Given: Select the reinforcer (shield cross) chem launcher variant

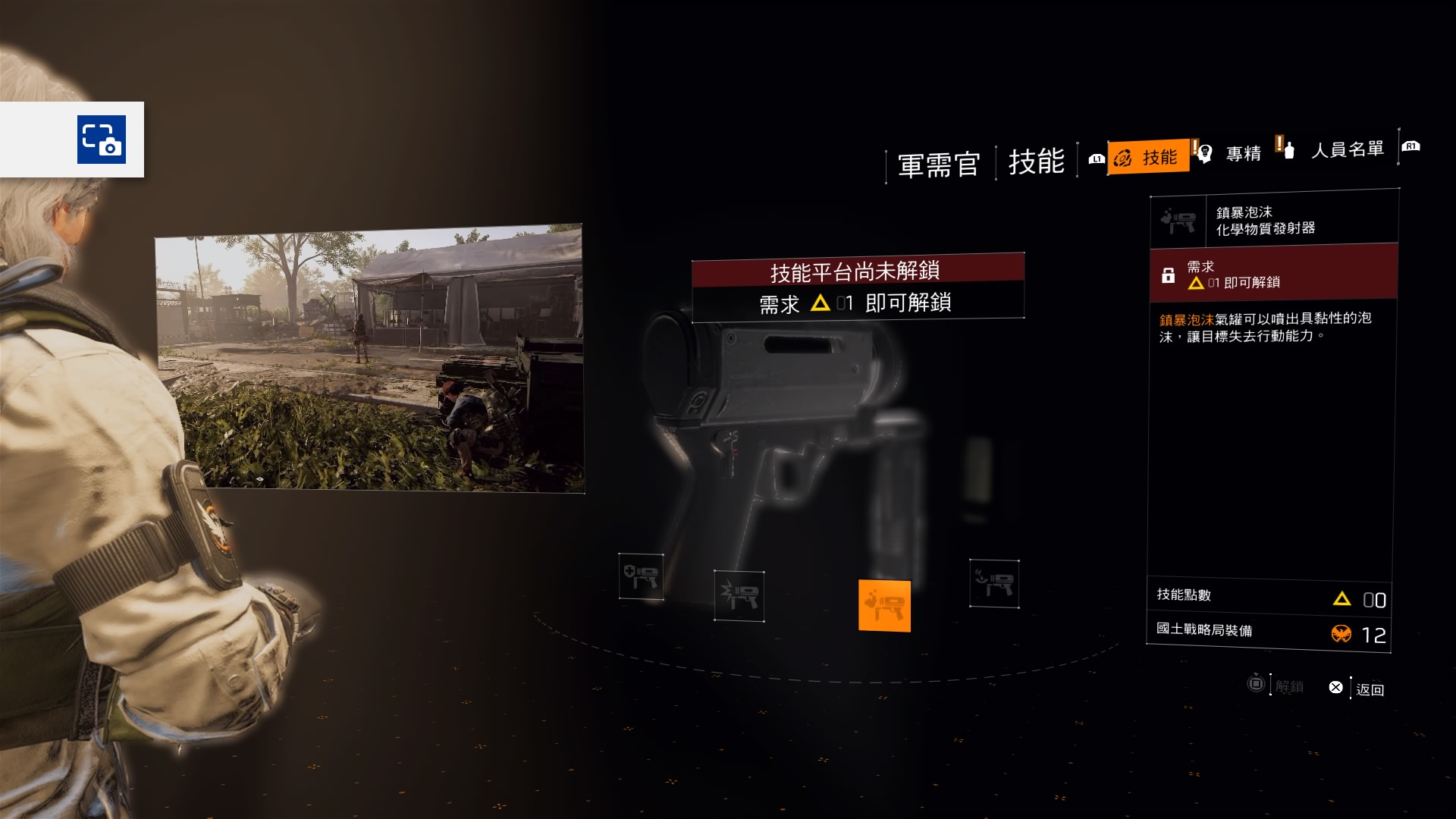Looking at the screenshot, I should pos(641,576).
